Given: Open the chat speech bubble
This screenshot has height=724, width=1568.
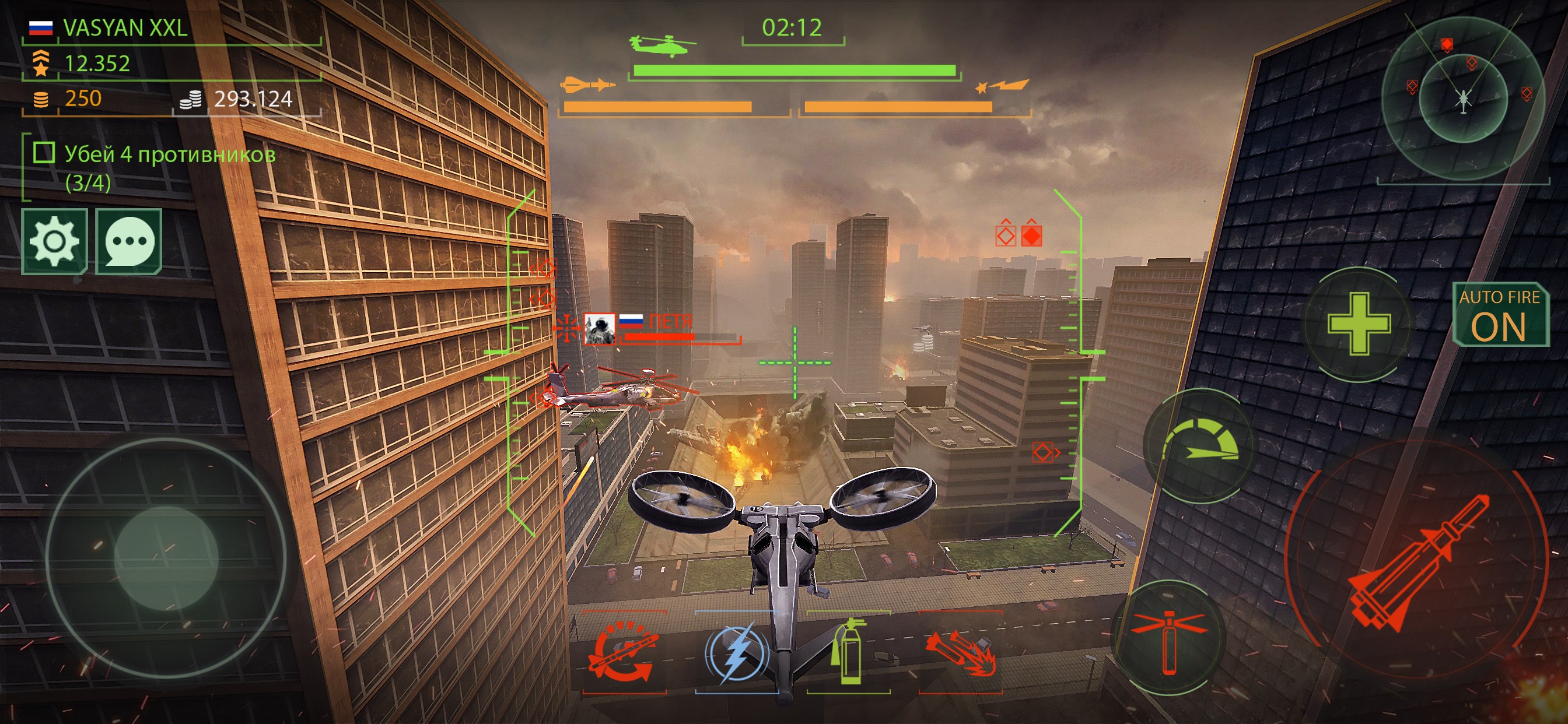Looking at the screenshot, I should click(x=129, y=241).
